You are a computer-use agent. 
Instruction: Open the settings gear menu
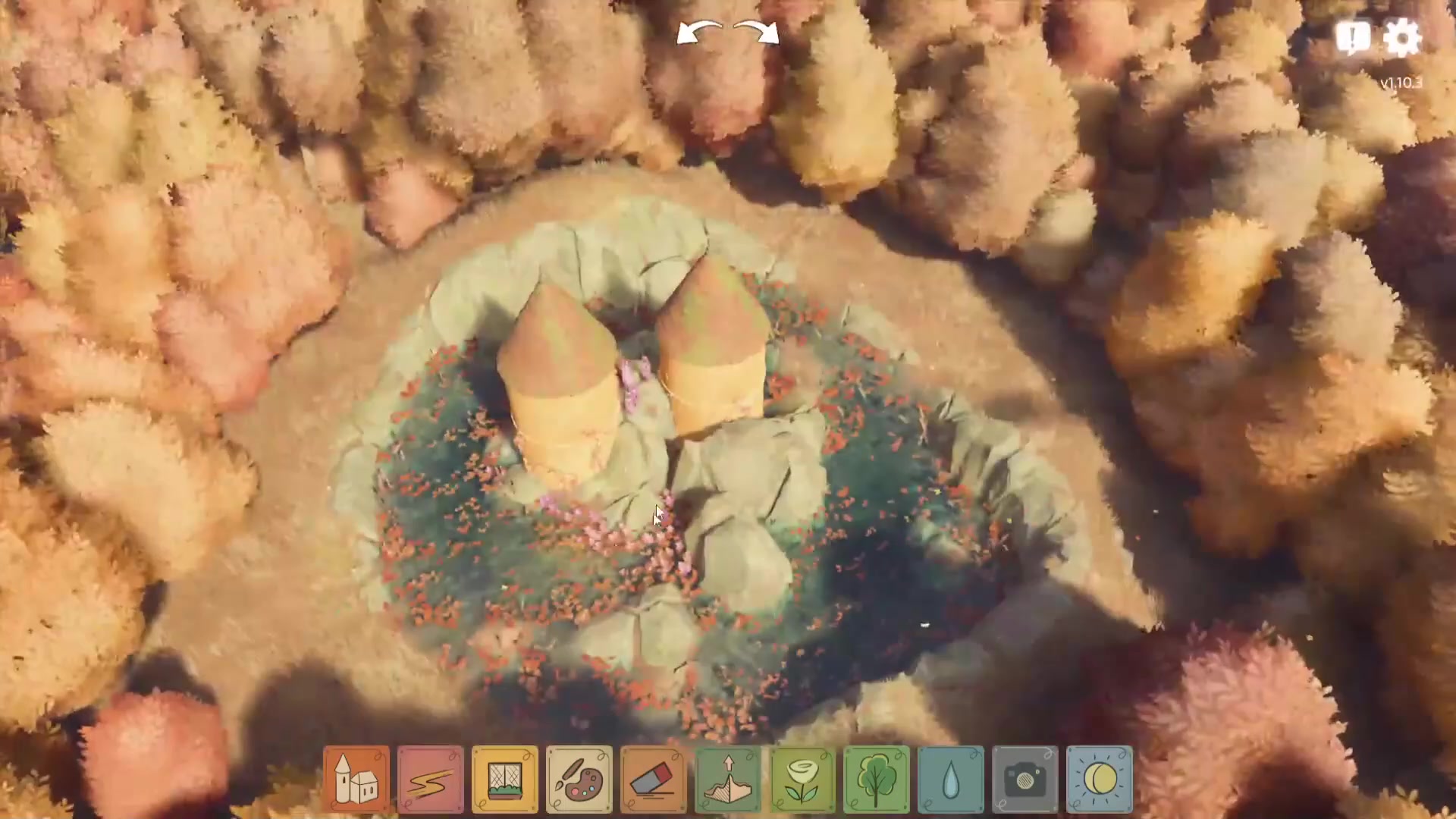pyautogui.click(x=1404, y=36)
